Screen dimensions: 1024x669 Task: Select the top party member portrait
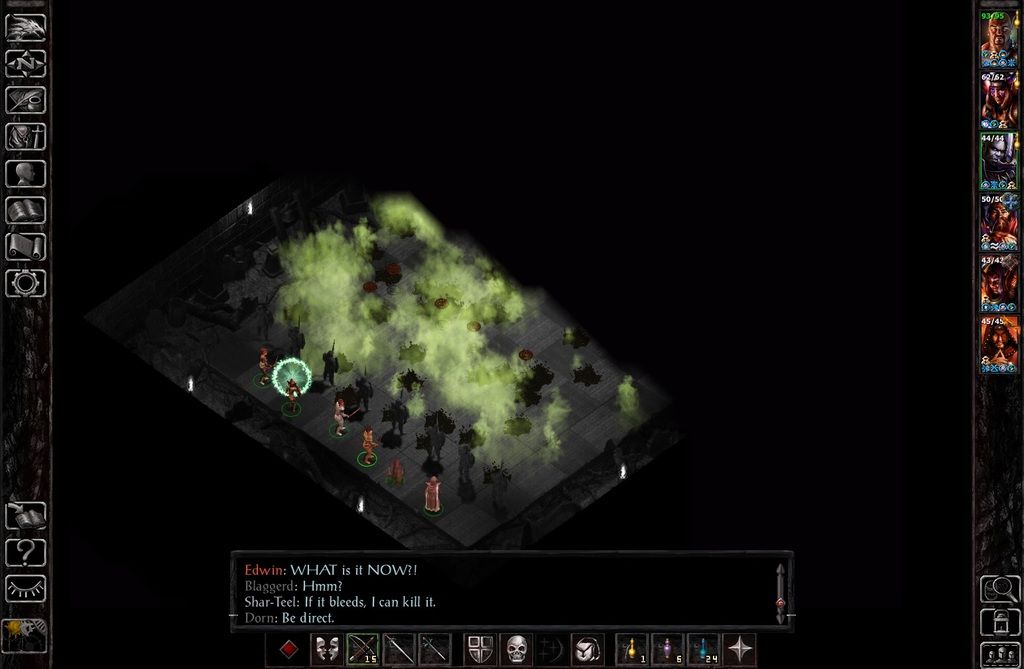tap(998, 39)
